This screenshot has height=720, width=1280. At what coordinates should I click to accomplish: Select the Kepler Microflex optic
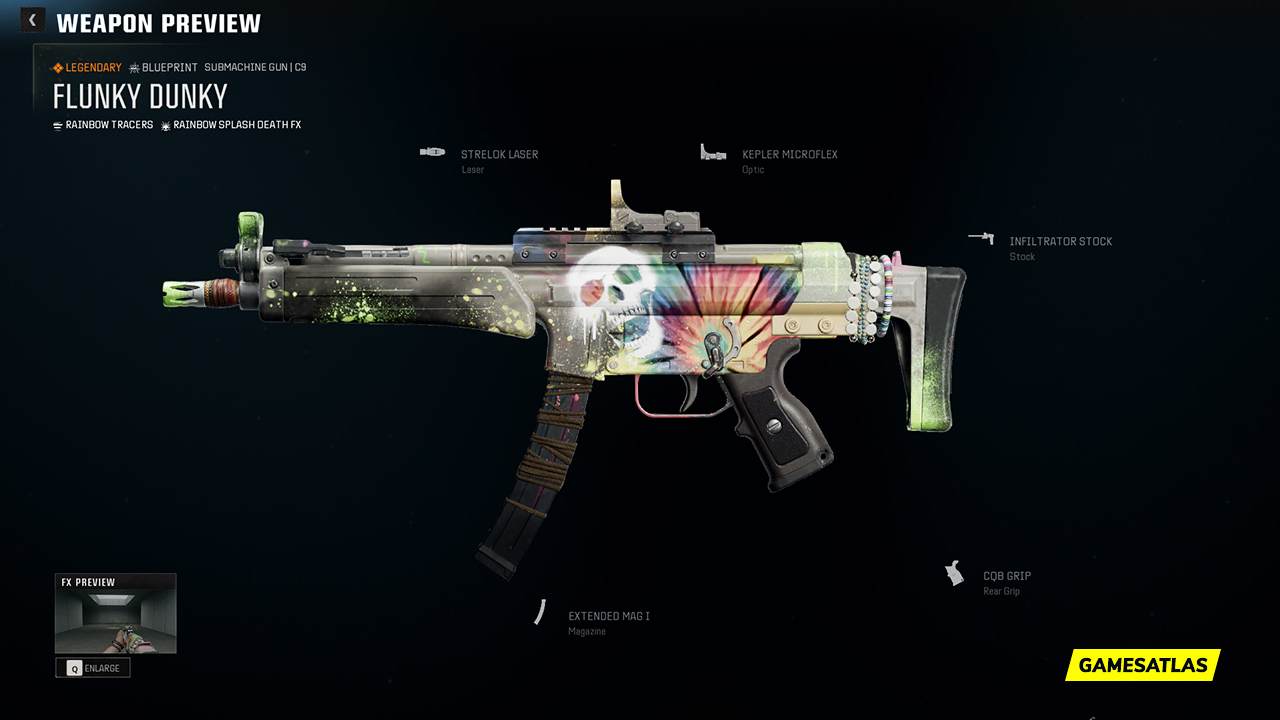click(x=789, y=155)
